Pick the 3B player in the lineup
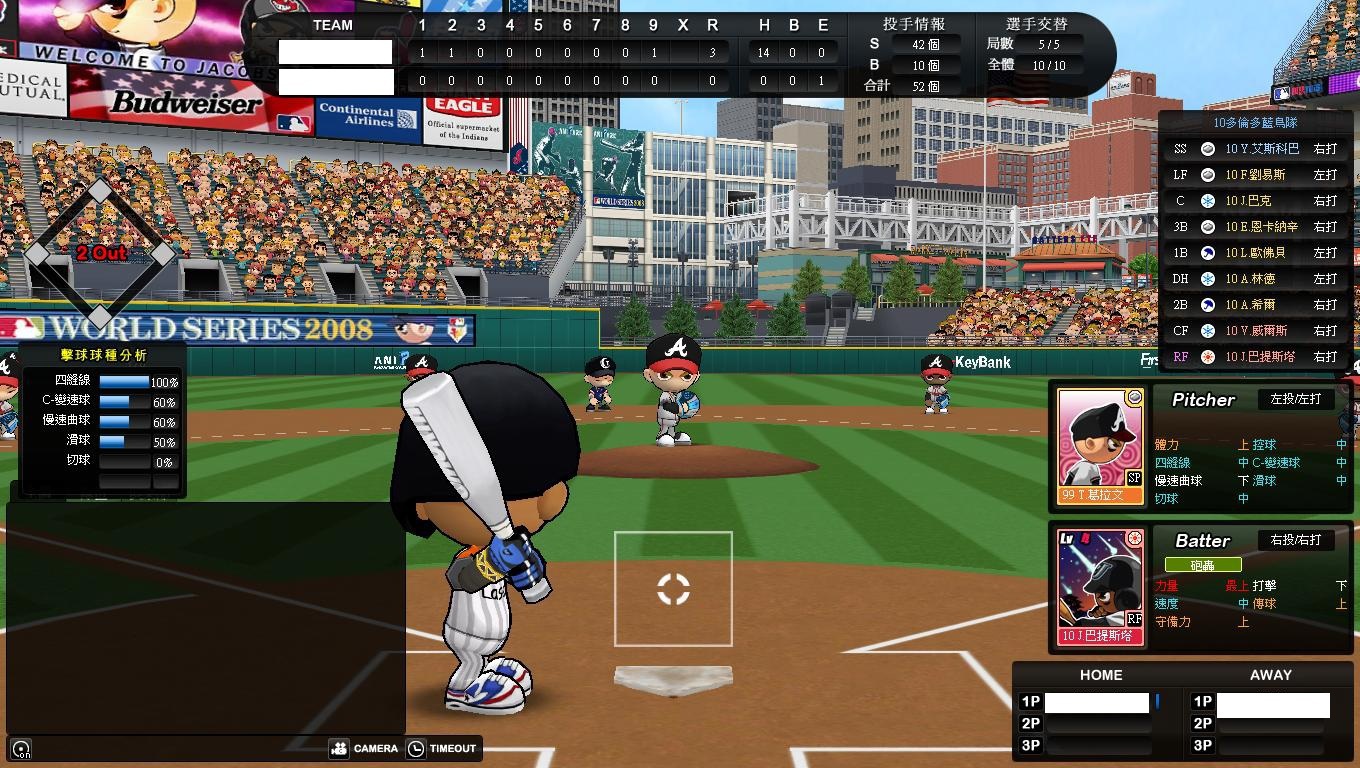Image resolution: width=1360 pixels, height=768 pixels. 1256,227
